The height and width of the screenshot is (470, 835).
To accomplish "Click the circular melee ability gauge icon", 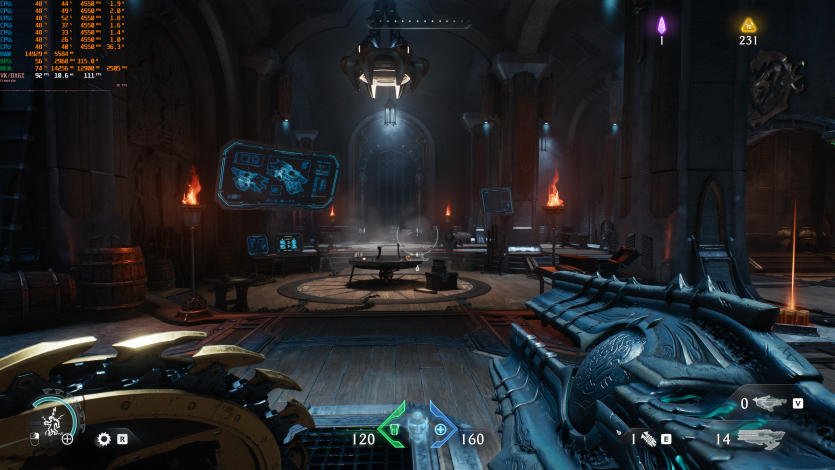I will click(52, 420).
